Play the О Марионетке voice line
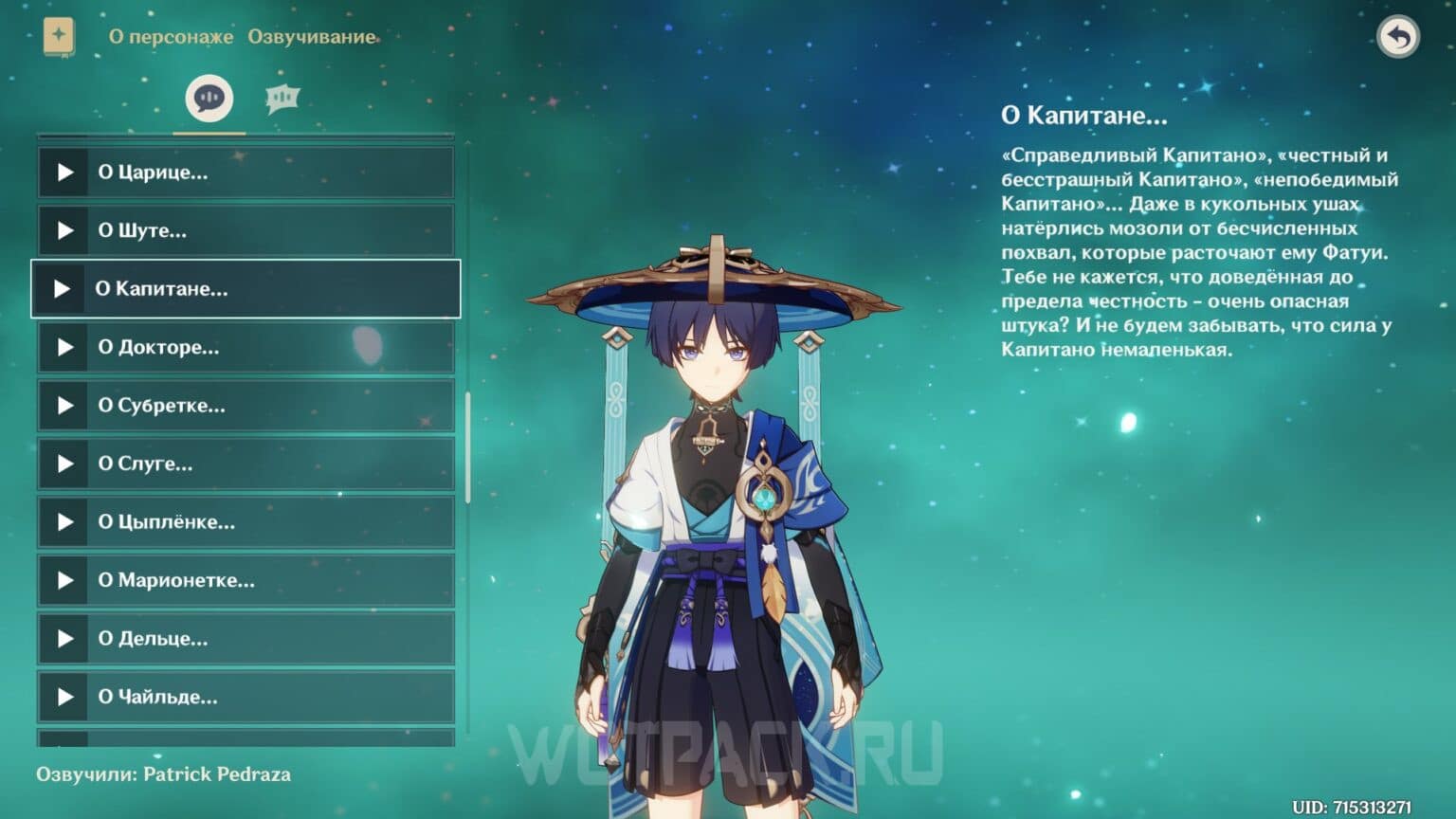The height and width of the screenshot is (819, 1456). click(64, 580)
